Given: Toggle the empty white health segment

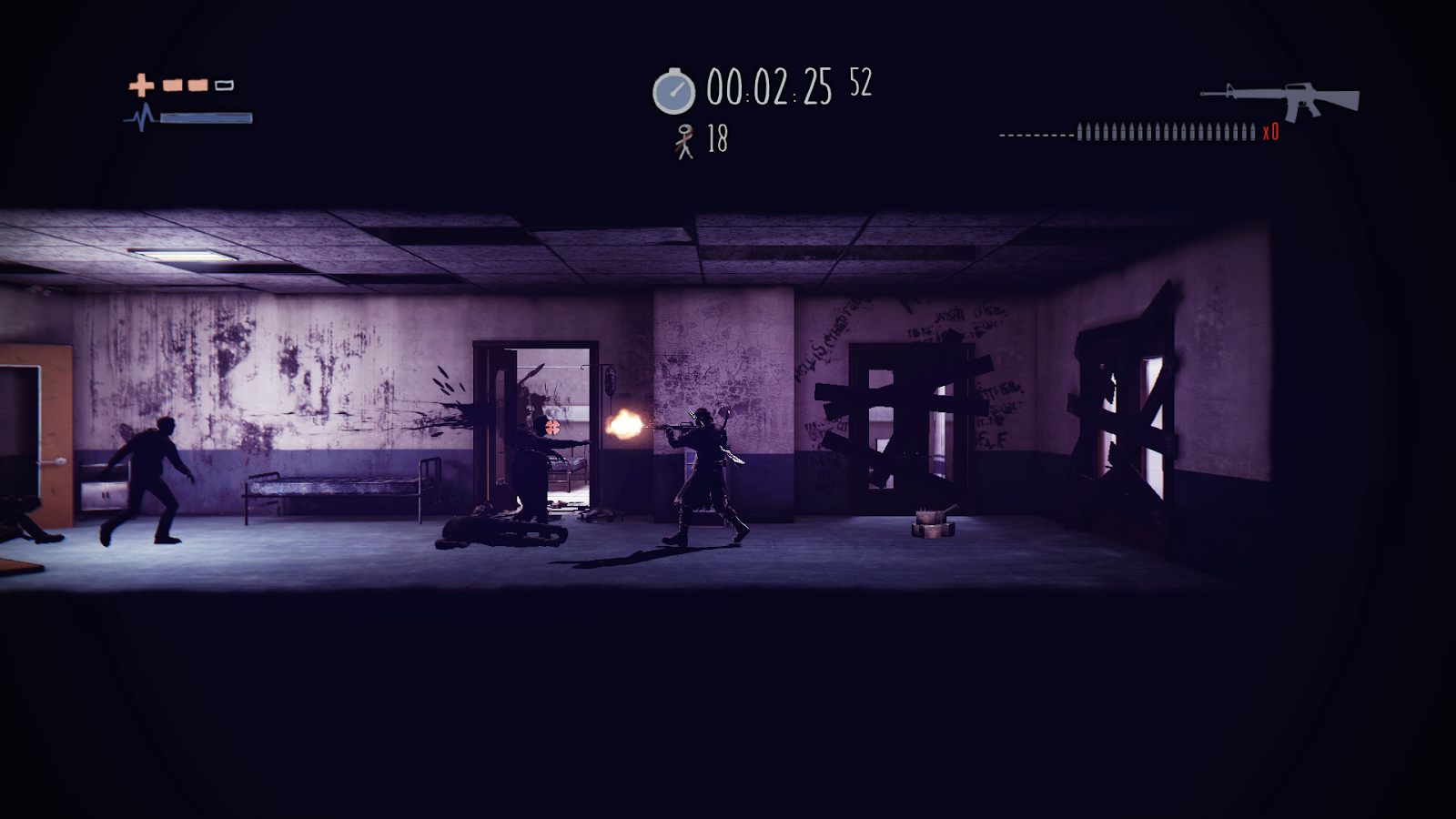Looking at the screenshot, I should [x=223, y=85].
